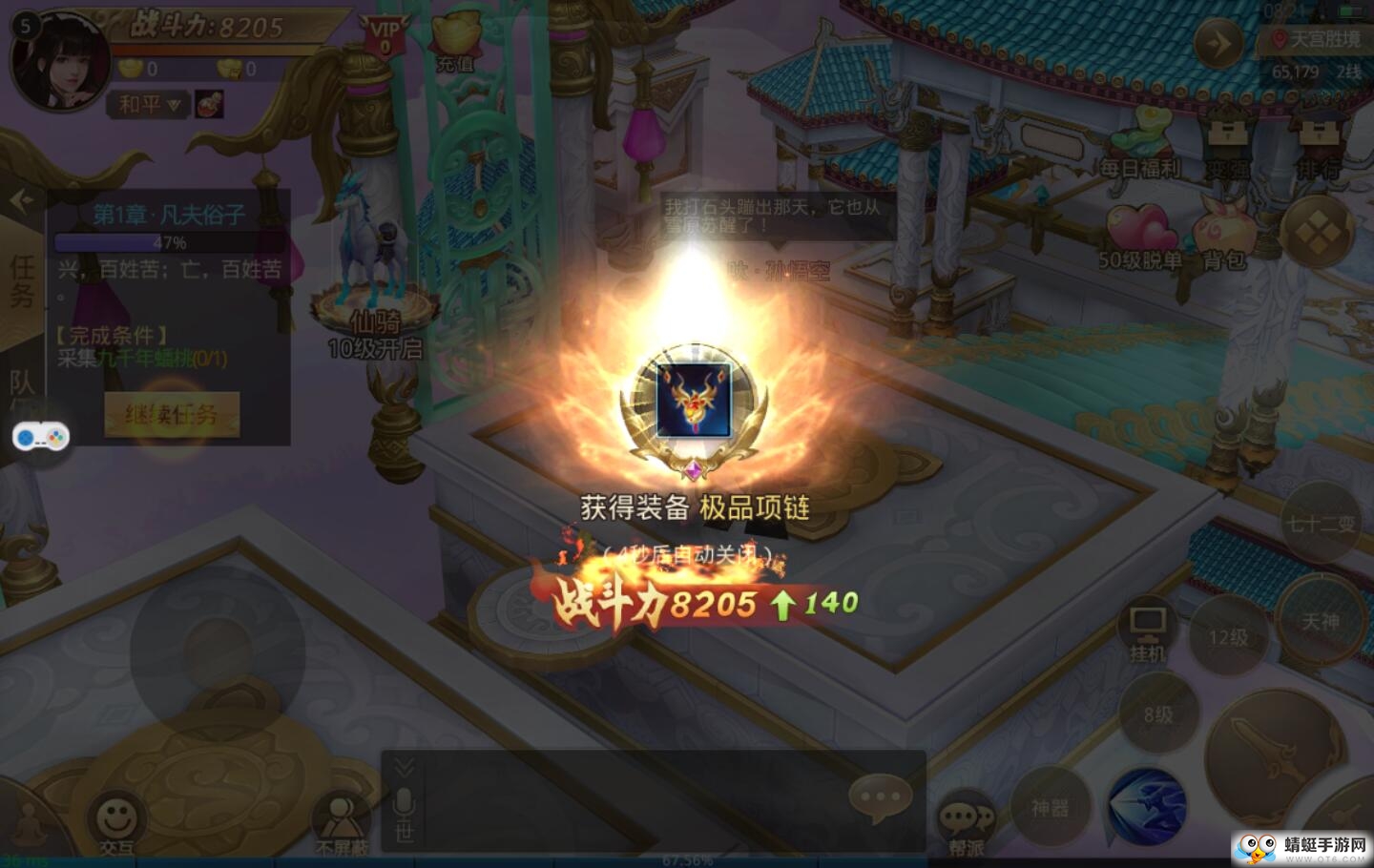1374x868 pixels.
Task: Click the 天宫胜境 map location label
Action: click(1317, 39)
